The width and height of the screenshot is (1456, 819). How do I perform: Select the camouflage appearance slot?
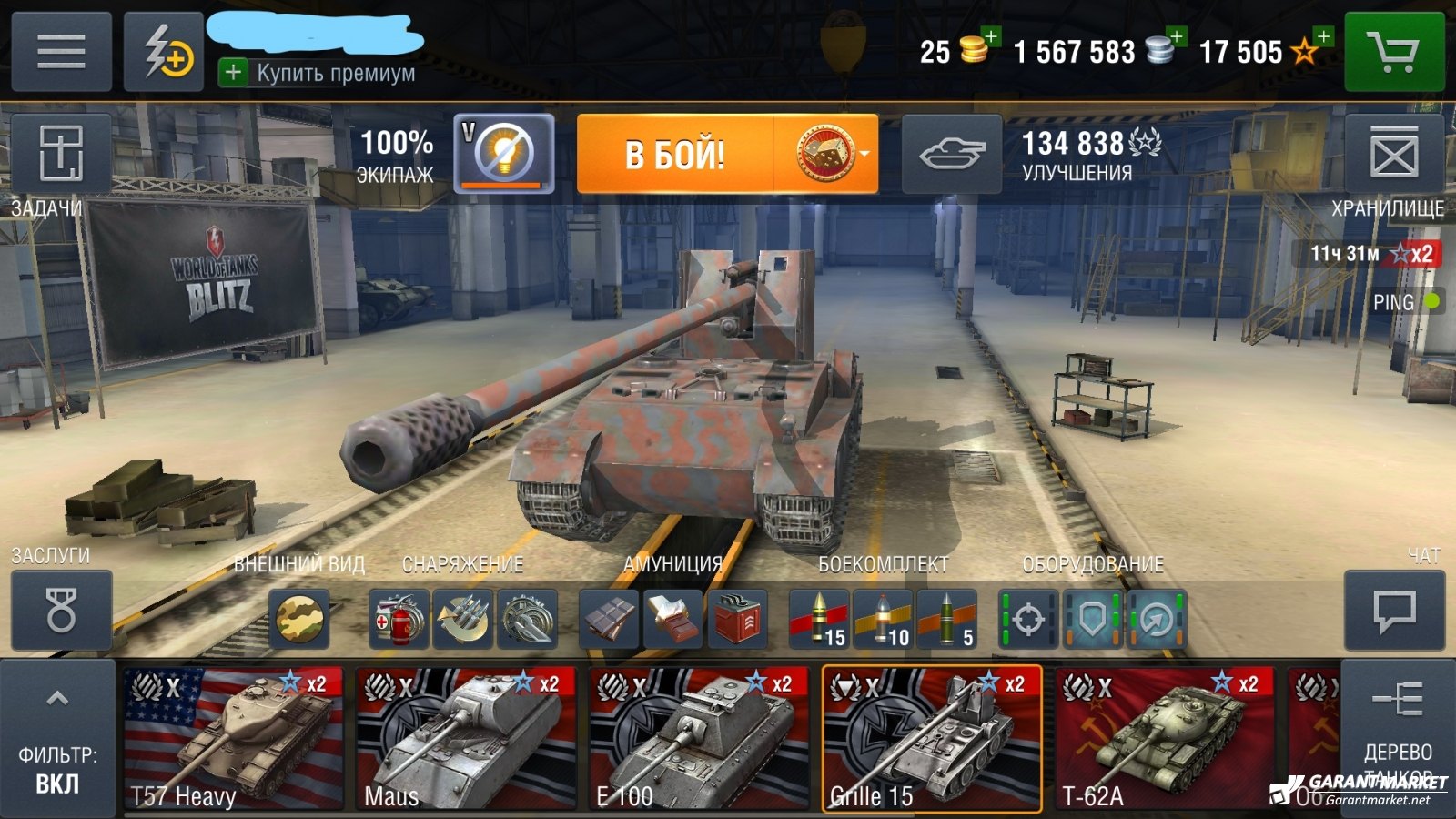[299, 621]
